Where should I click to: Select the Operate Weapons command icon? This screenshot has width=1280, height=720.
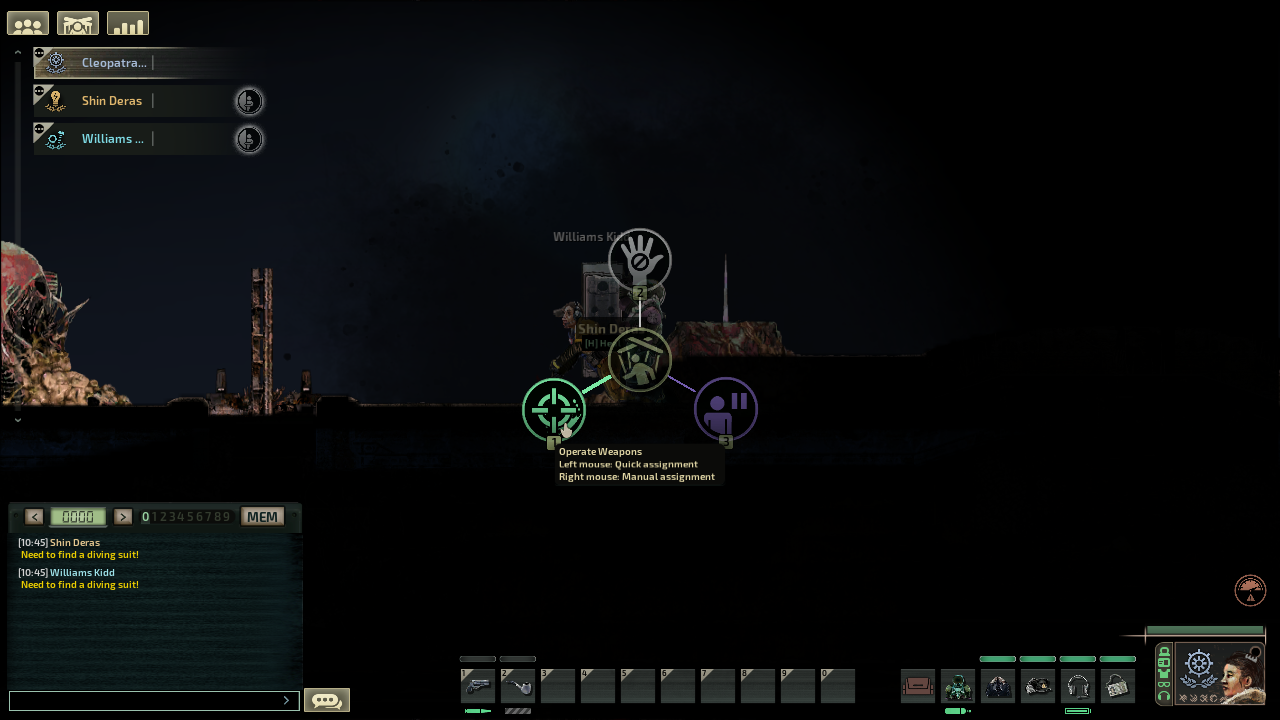click(554, 410)
